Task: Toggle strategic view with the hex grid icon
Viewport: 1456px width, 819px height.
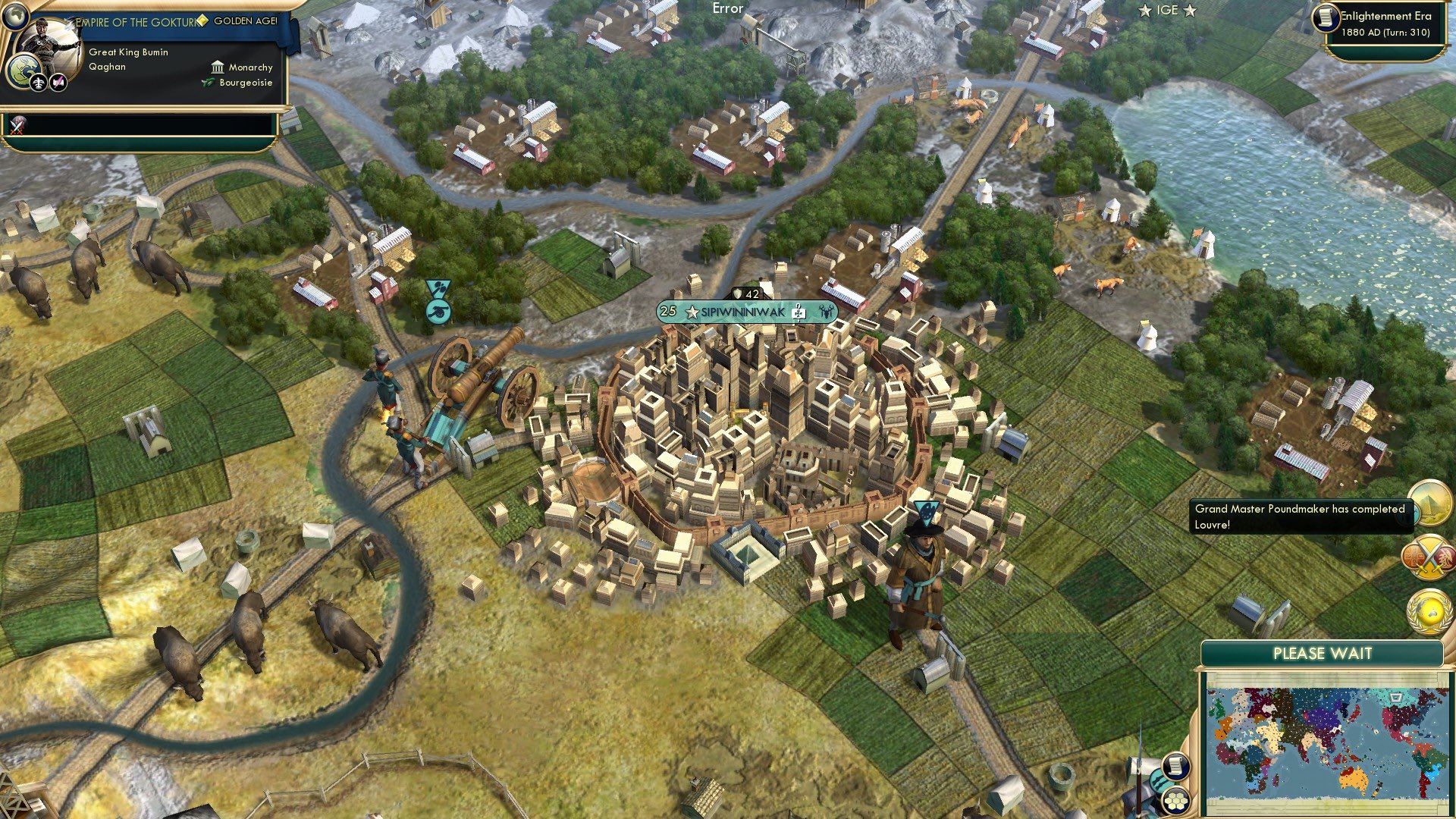Action: 1176,802
